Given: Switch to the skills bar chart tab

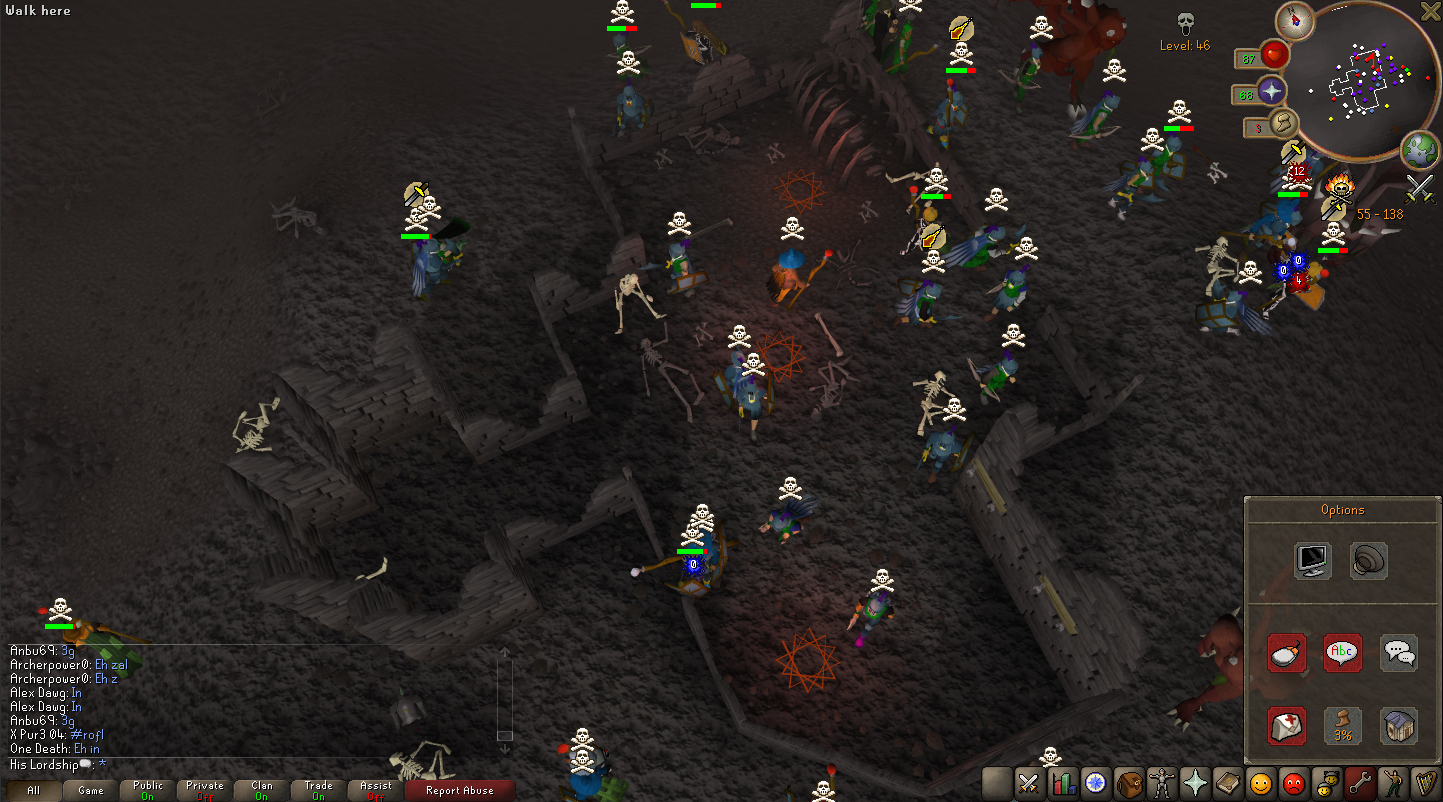Looking at the screenshot, I should (1062, 782).
